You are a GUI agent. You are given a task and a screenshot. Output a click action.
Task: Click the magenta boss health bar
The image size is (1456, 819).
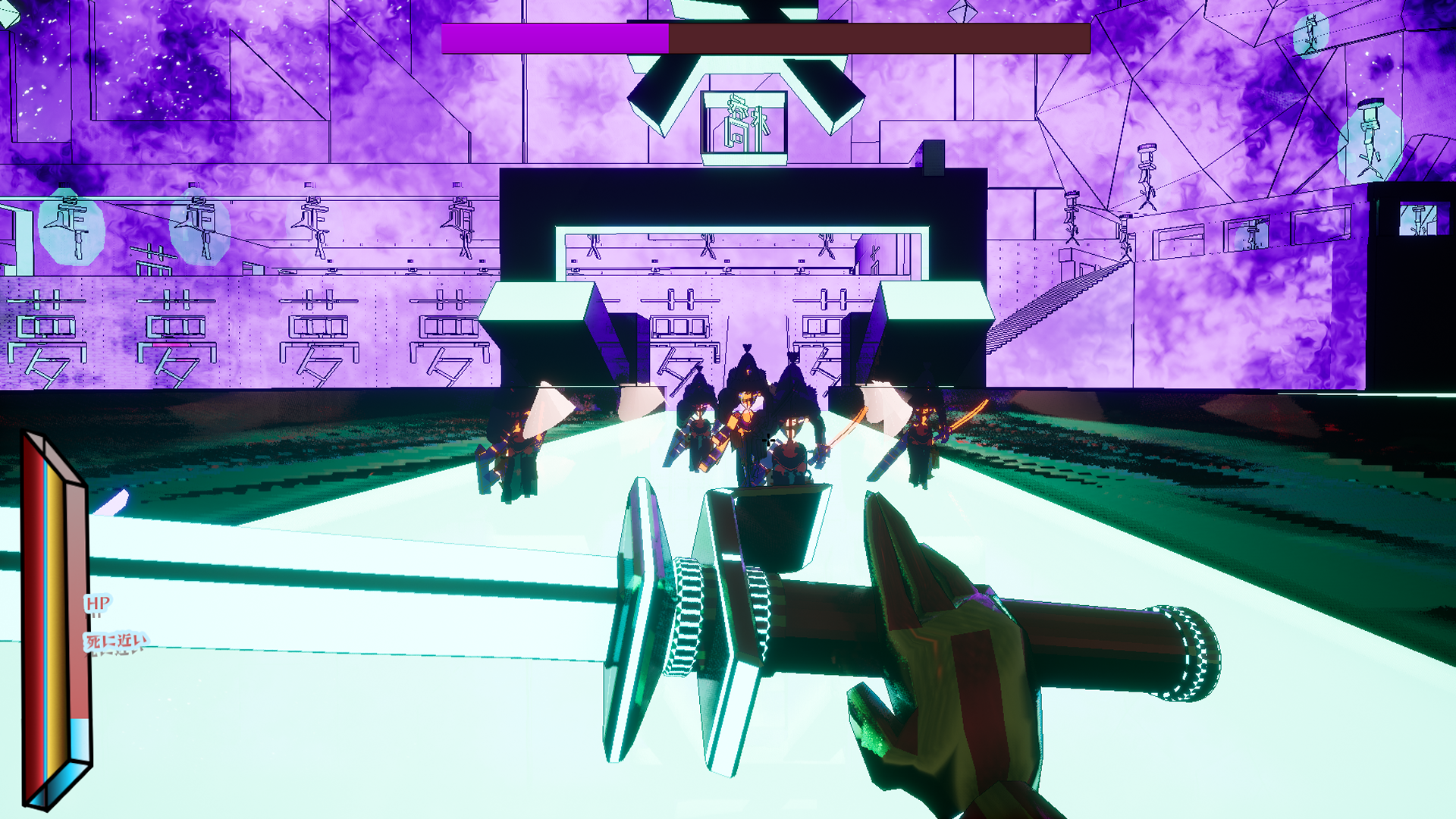[554, 34]
